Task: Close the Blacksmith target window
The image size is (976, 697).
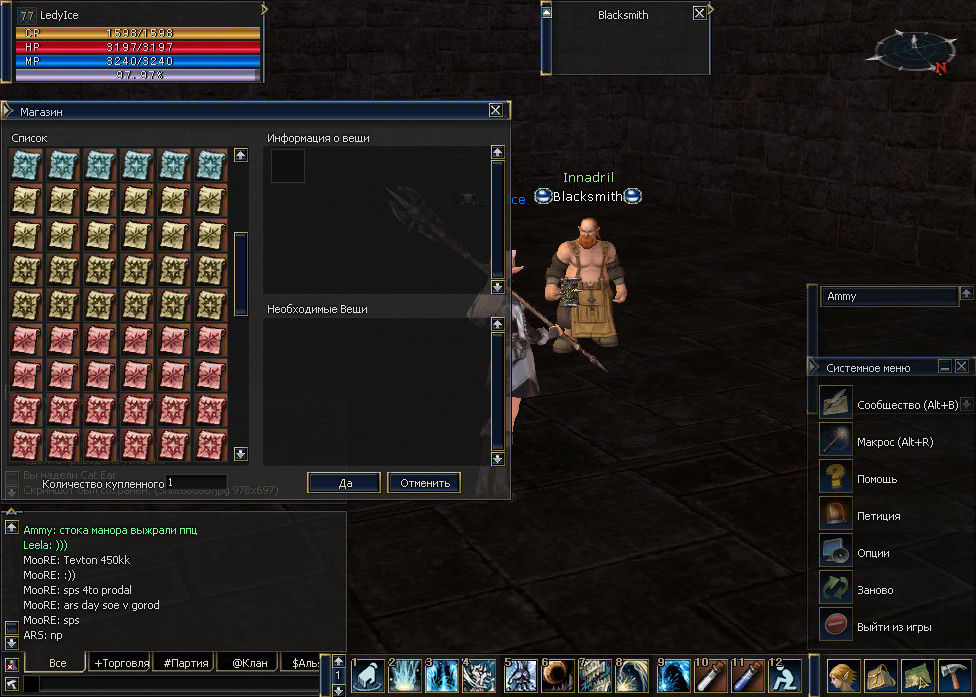Action: tap(699, 14)
